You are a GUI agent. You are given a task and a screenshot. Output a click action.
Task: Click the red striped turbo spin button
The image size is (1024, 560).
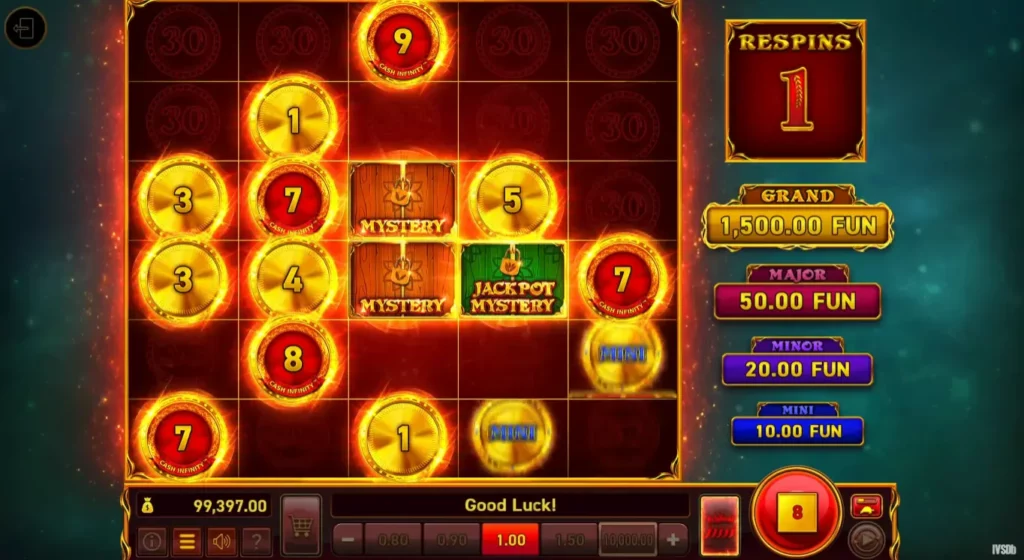coord(719,525)
